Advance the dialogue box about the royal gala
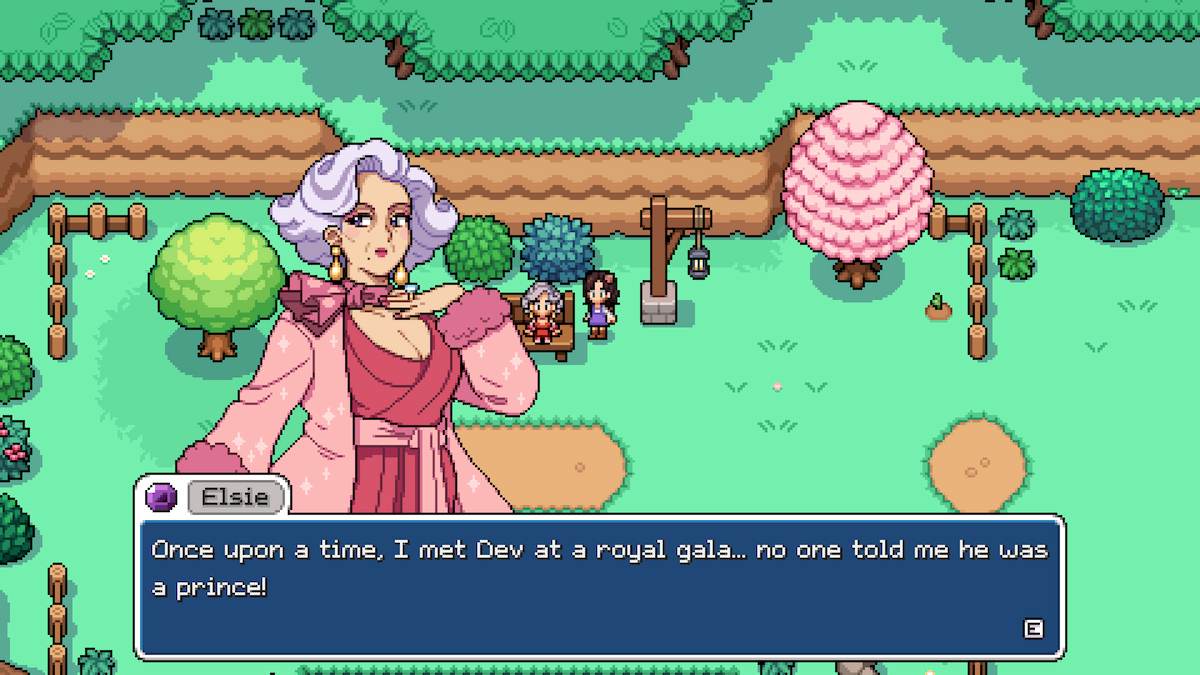This screenshot has width=1200, height=675. click(1033, 628)
